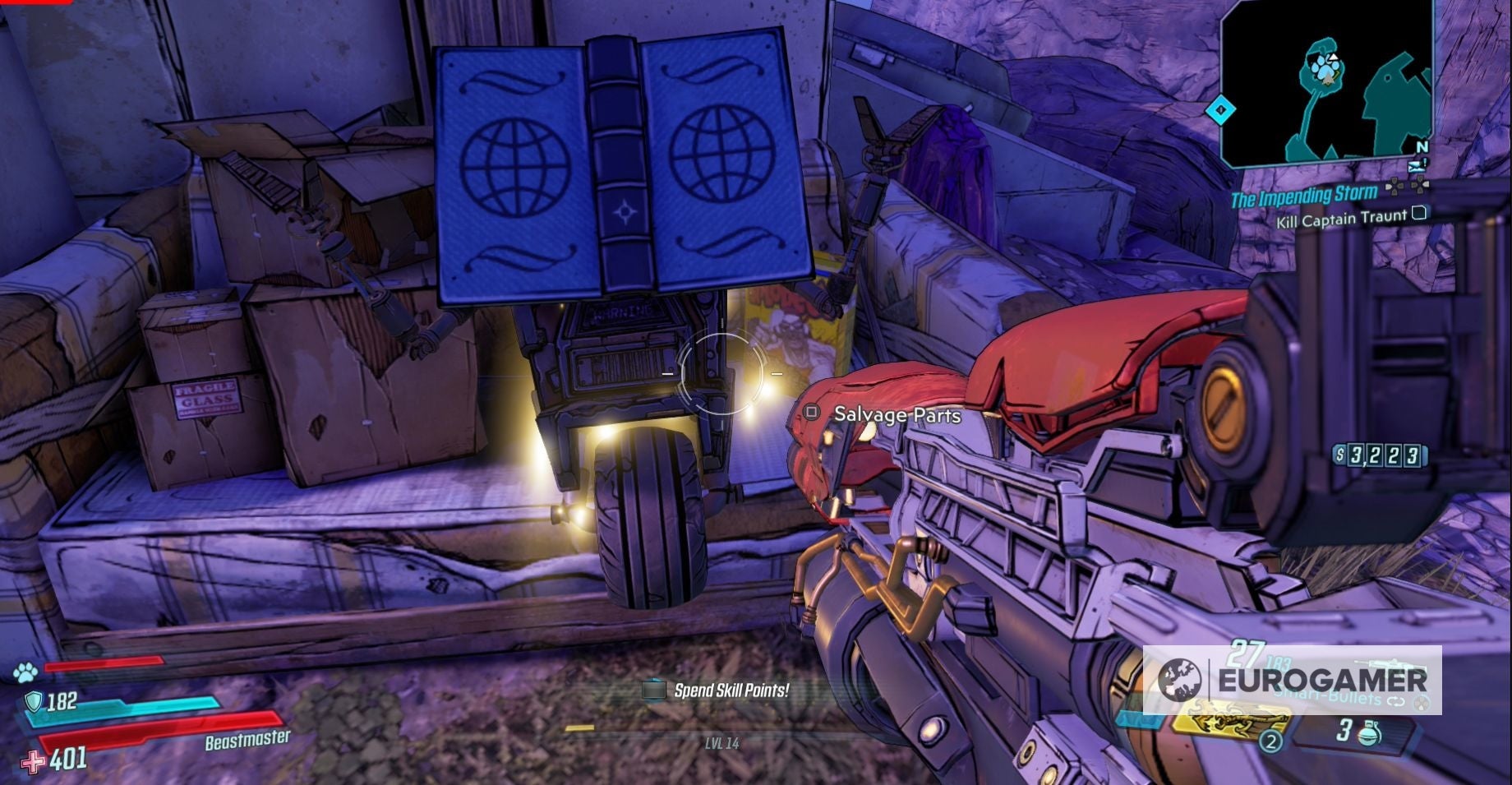Screen dimensions: 1512x785
Task: Select the health cross icon beside 401
Action: point(33,764)
